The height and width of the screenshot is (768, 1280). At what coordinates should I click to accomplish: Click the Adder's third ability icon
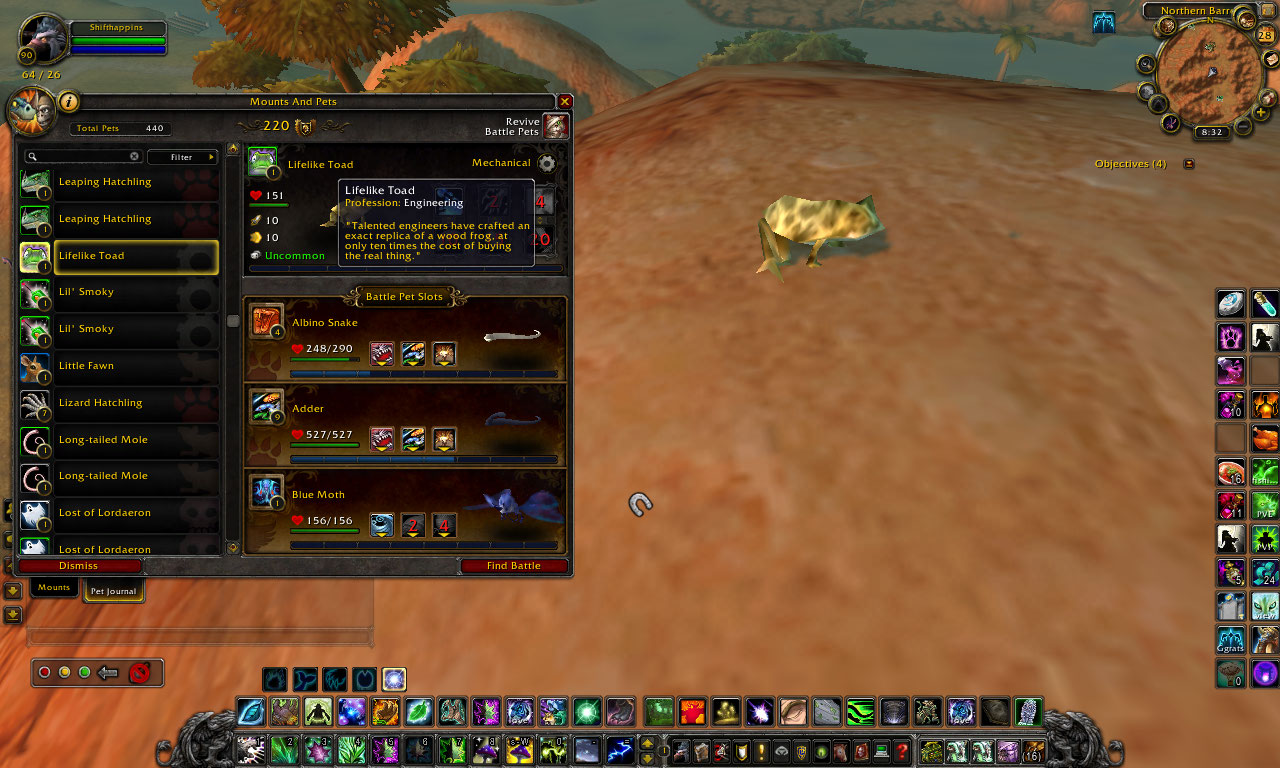443,439
